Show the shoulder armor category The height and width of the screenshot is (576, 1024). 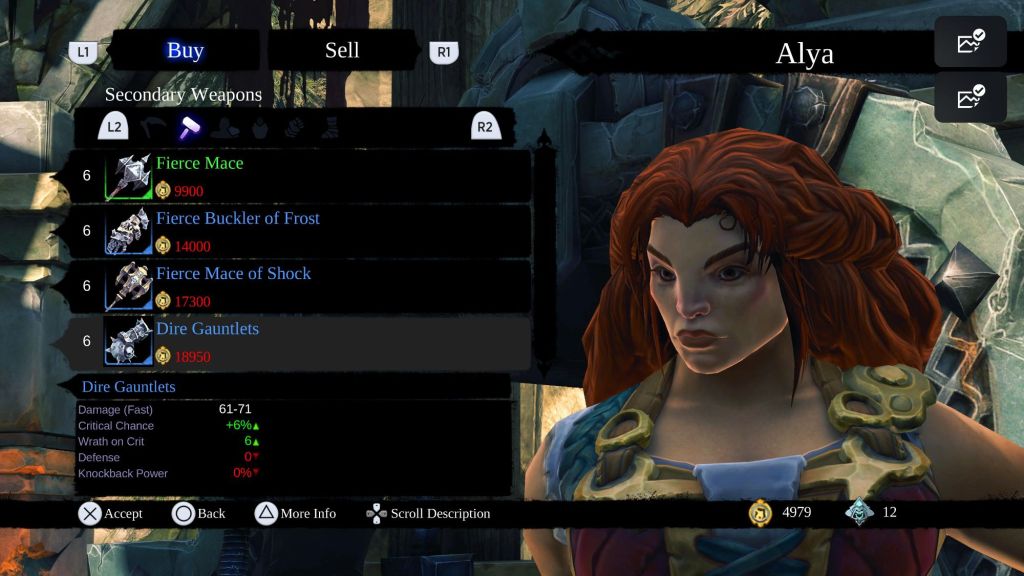click(225, 127)
